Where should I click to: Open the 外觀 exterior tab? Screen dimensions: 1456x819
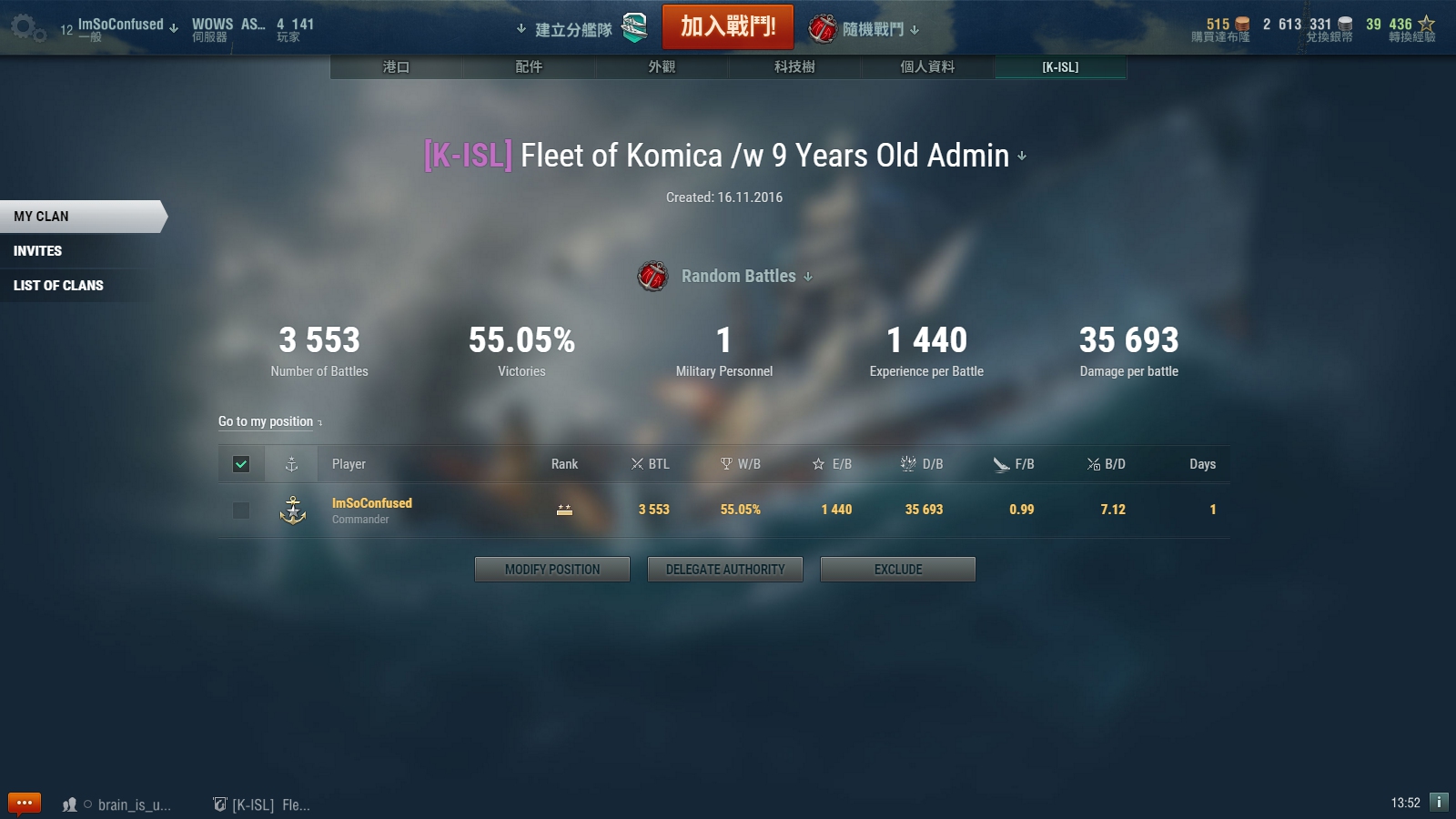click(x=662, y=67)
